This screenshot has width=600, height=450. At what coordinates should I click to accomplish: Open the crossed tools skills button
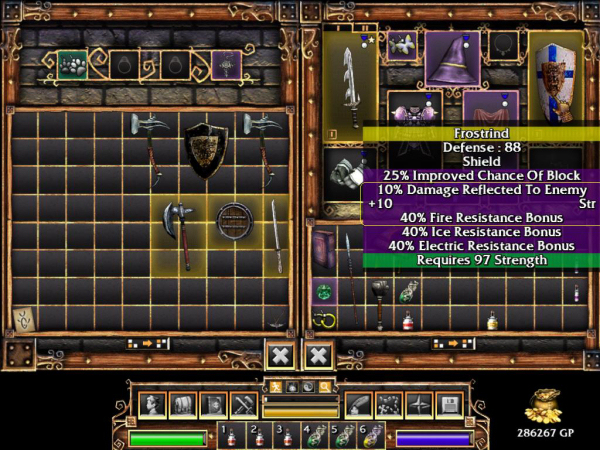pos(244,404)
